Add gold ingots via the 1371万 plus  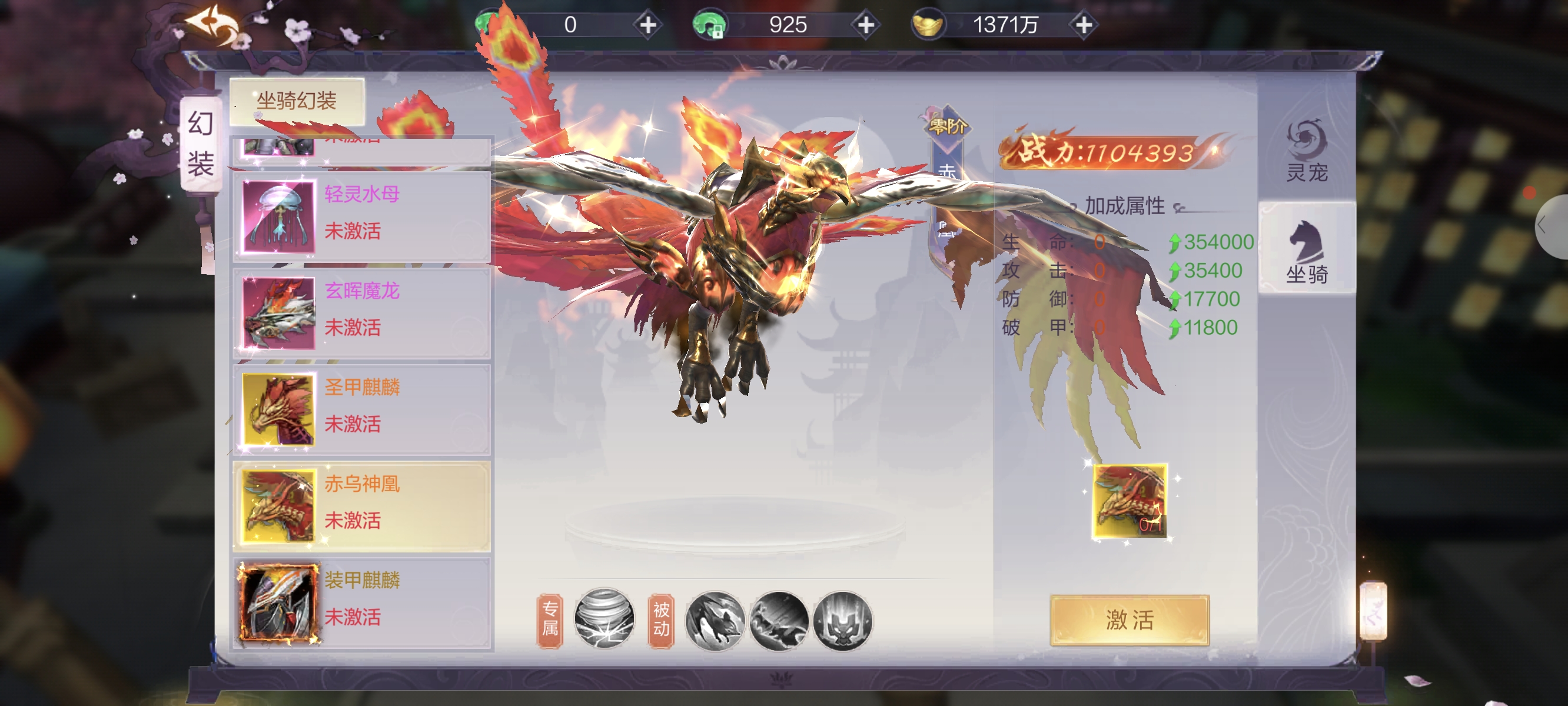pos(1084,25)
